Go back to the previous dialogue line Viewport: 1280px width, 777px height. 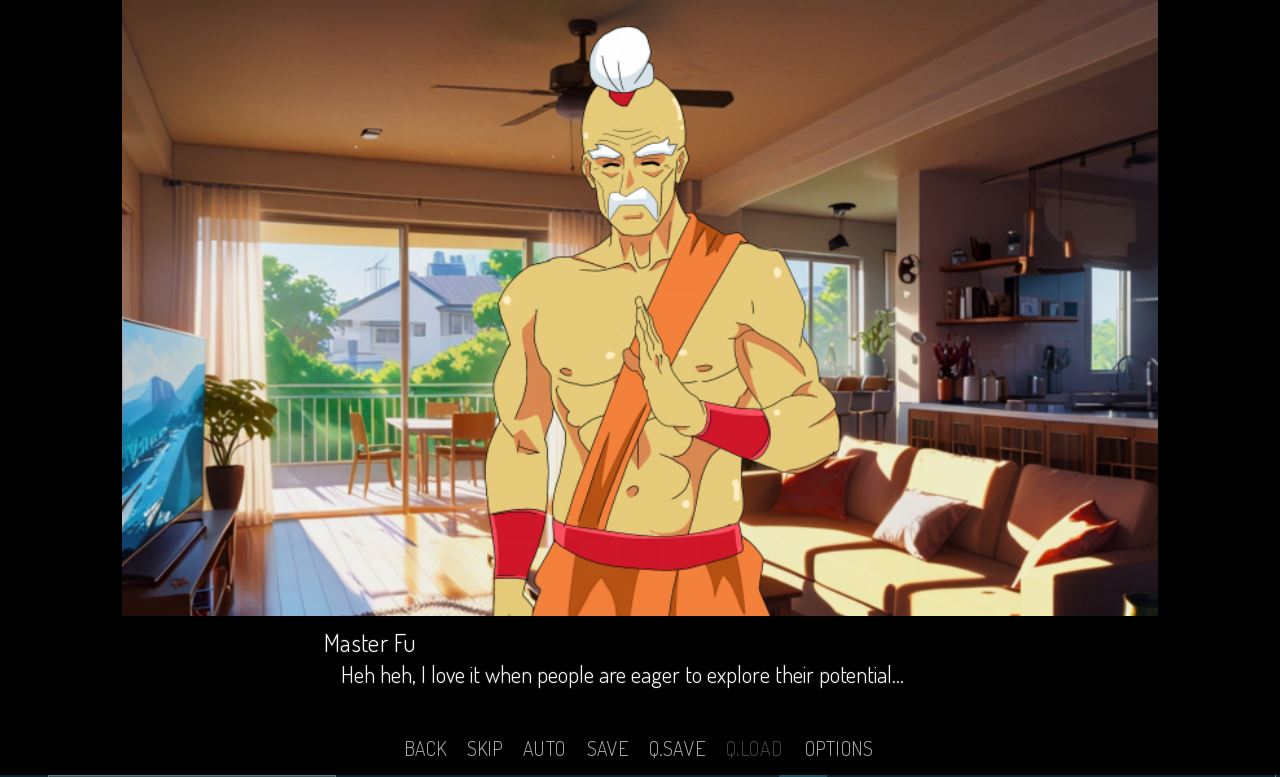(425, 748)
